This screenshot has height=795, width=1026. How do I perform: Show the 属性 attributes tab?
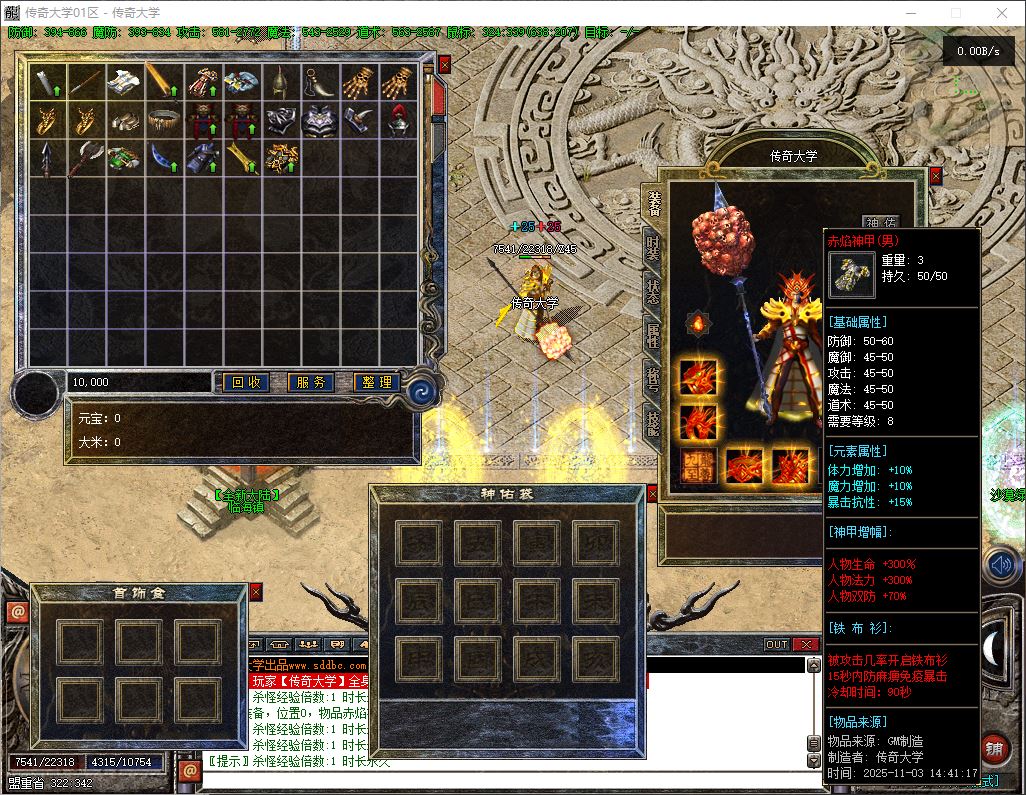pyautogui.click(x=653, y=334)
